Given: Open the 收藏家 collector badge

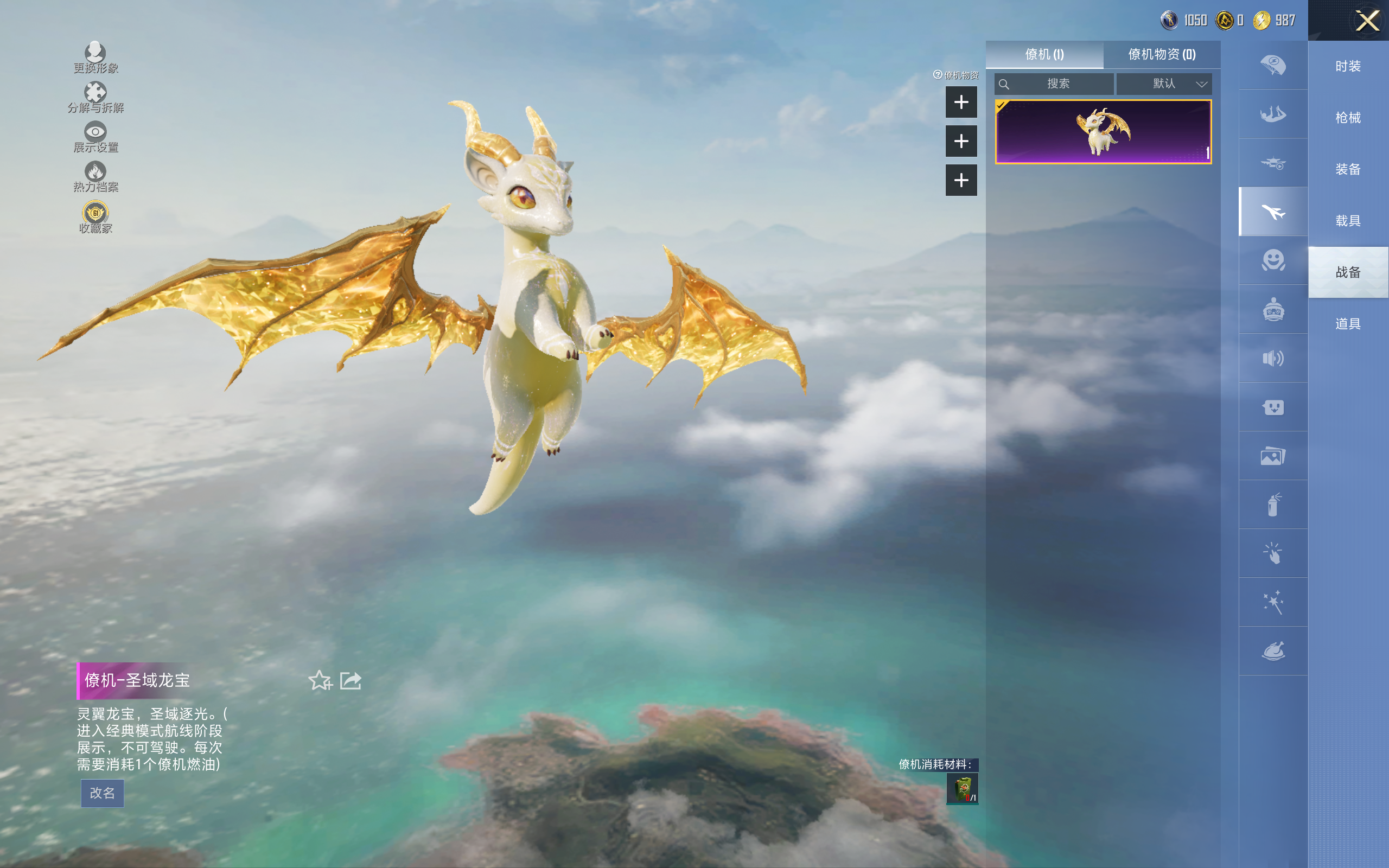Looking at the screenshot, I should pyautogui.click(x=95, y=217).
